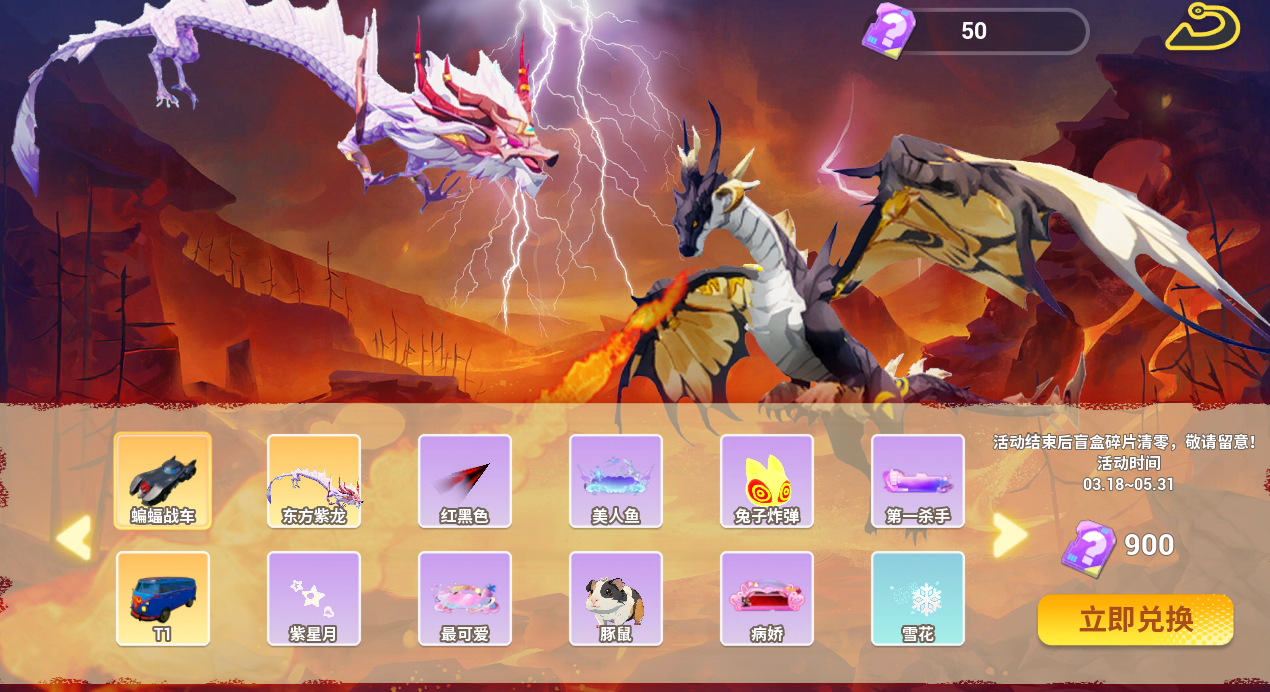Choose the 东方紫龙 dragon tile
1270x692 pixels.
pyautogui.click(x=314, y=481)
